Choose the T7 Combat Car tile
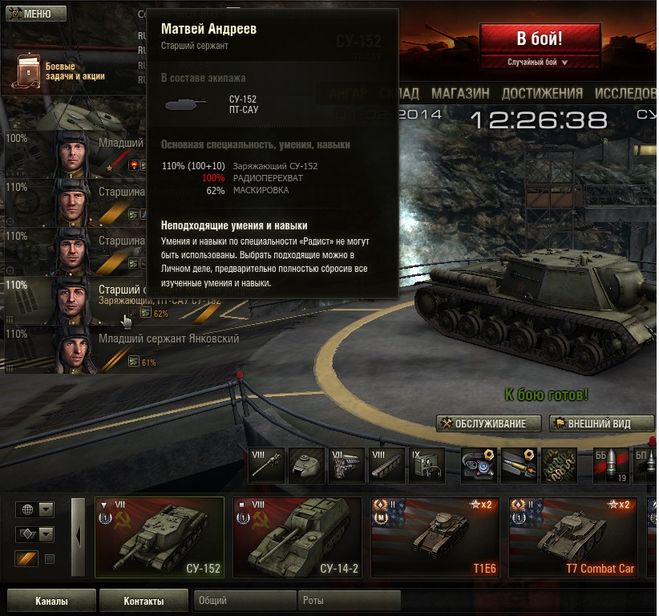Viewport: 659px width, 616px height. (x=571, y=537)
